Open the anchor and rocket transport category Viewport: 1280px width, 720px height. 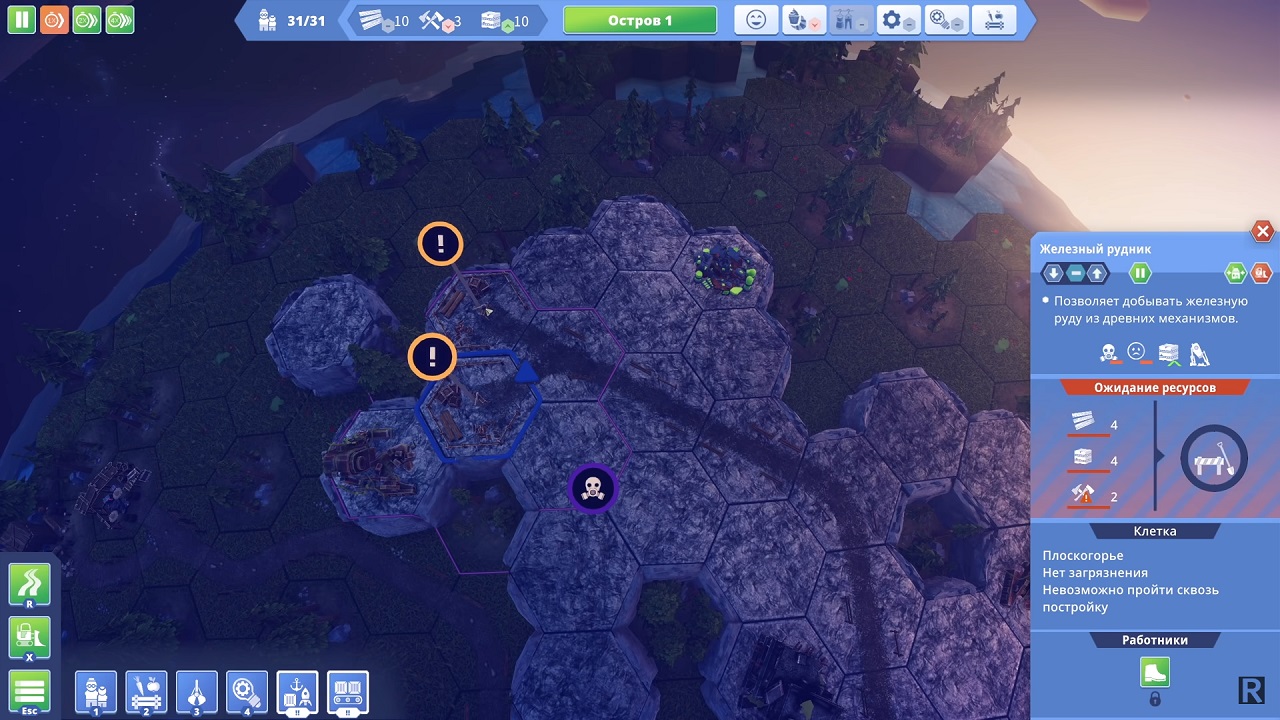(x=298, y=692)
